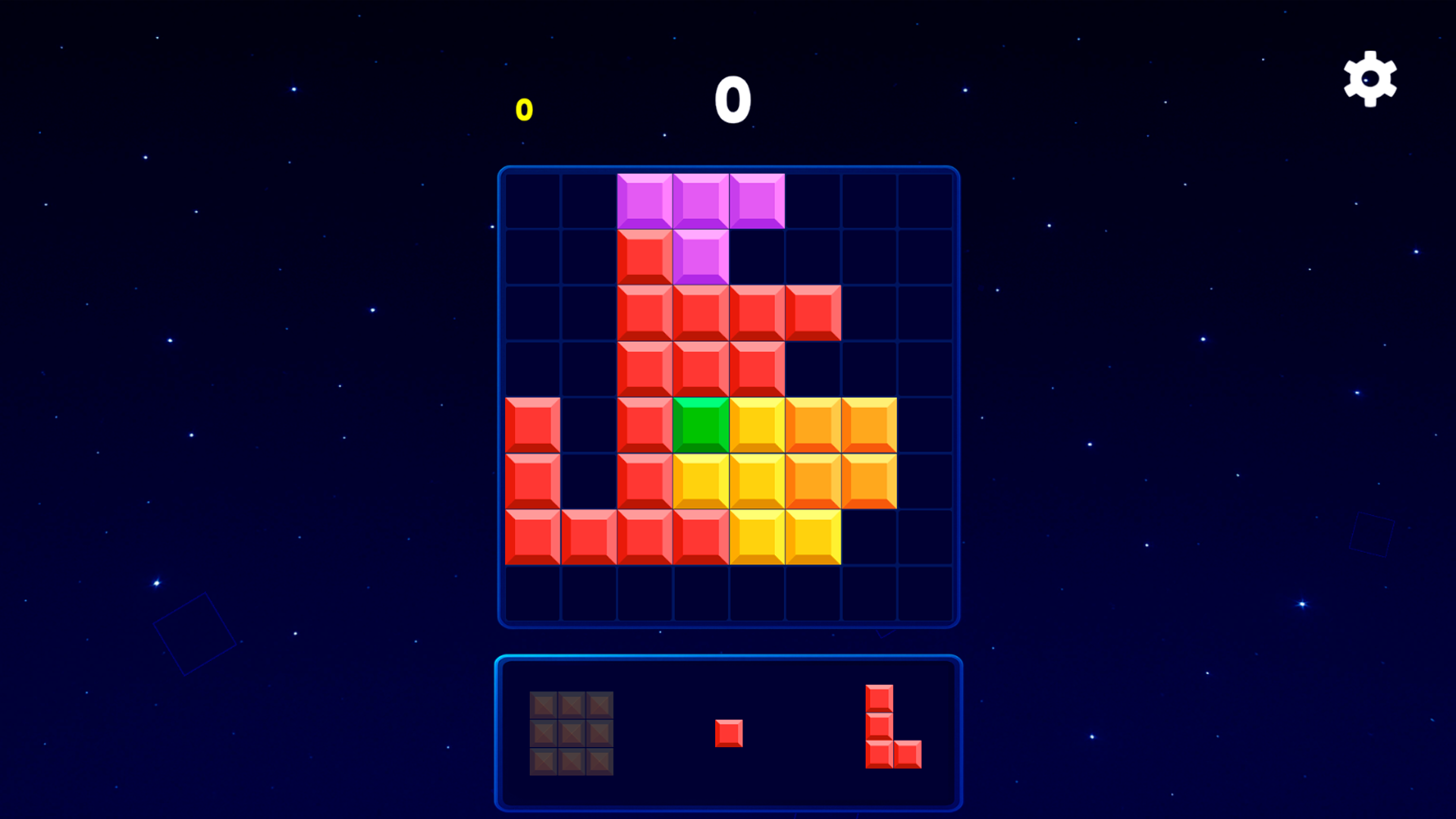Click the large white score number
The image size is (1456, 819).
pos(733,100)
